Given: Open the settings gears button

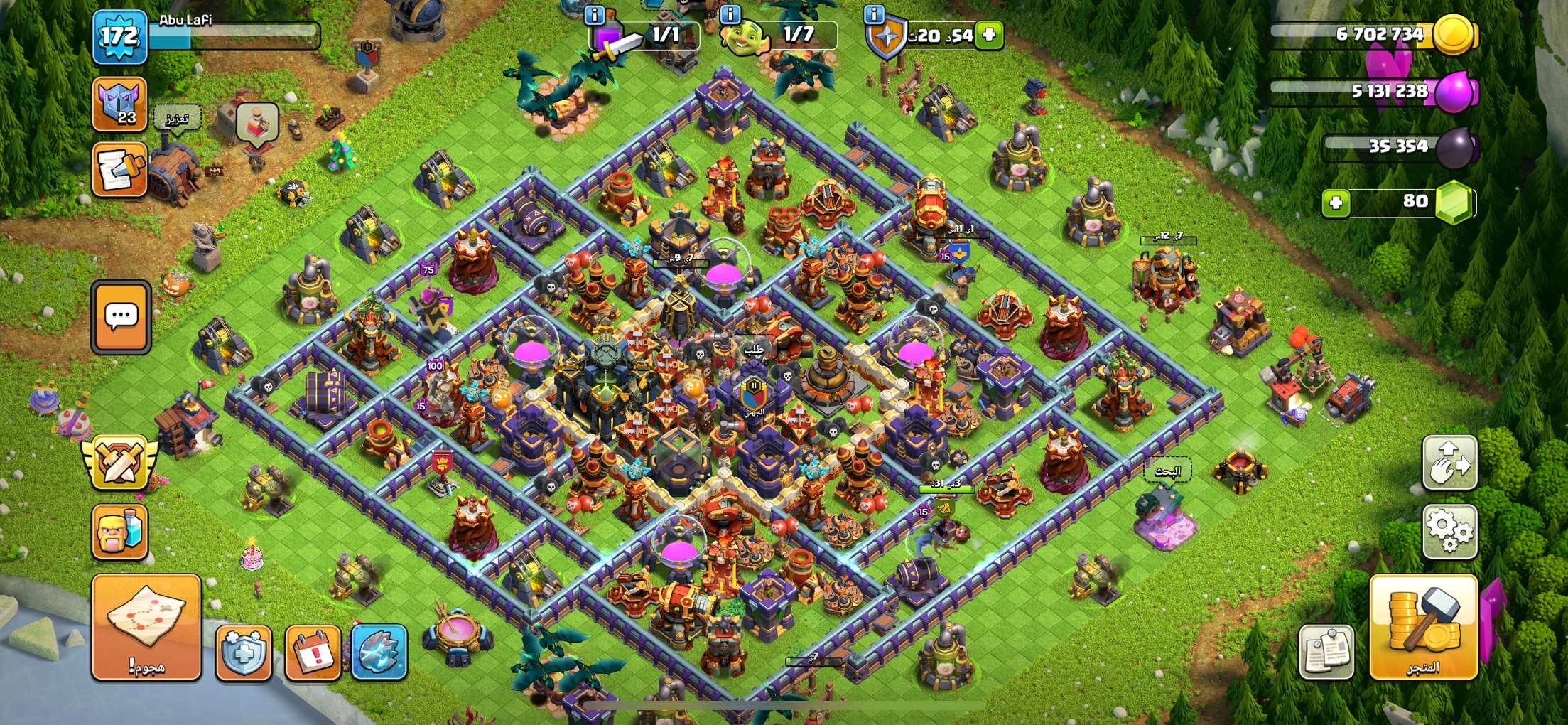Looking at the screenshot, I should pyautogui.click(x=1449, y=531).
